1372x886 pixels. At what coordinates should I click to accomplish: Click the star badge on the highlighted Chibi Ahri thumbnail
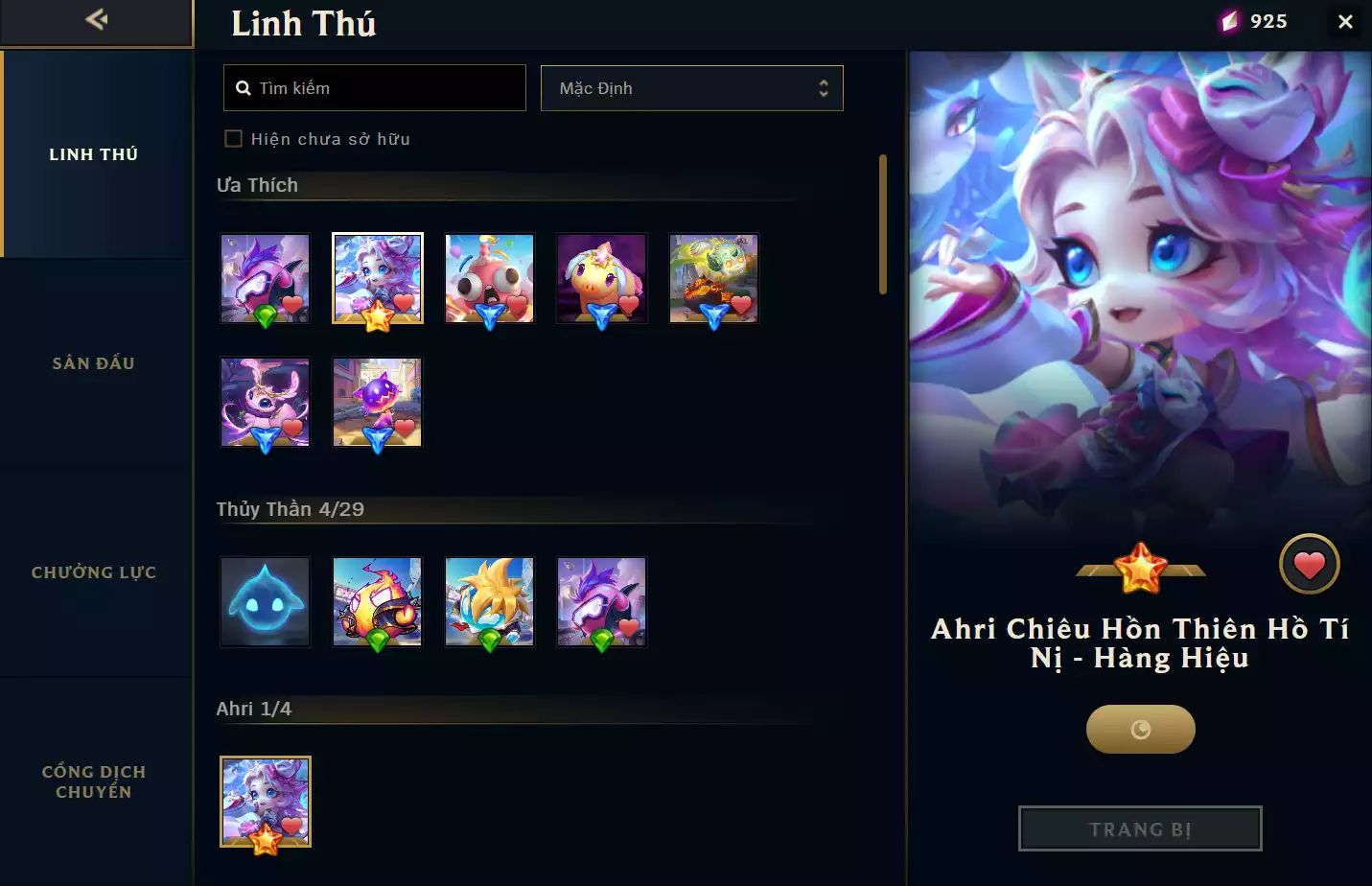[378, 315]
